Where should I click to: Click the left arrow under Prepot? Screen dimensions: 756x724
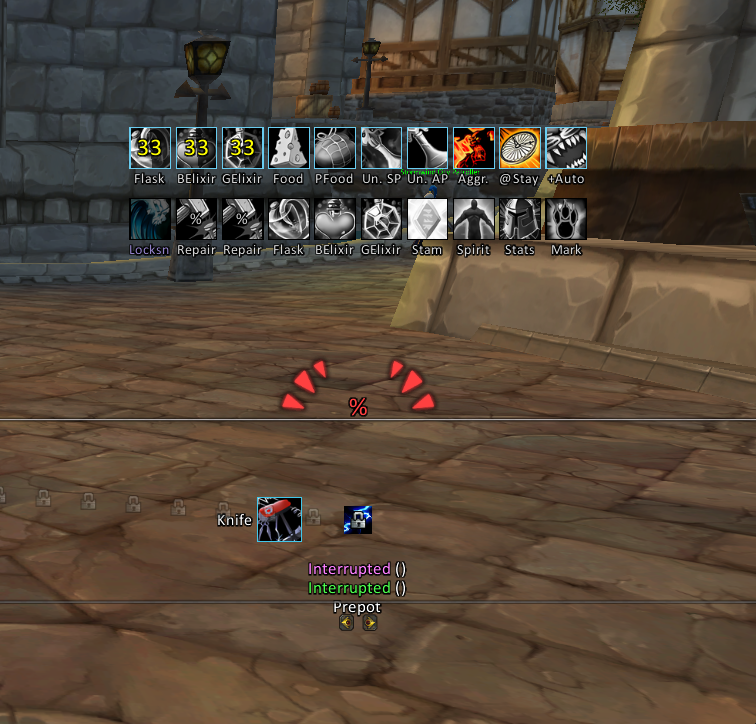[x=346, y=623]
